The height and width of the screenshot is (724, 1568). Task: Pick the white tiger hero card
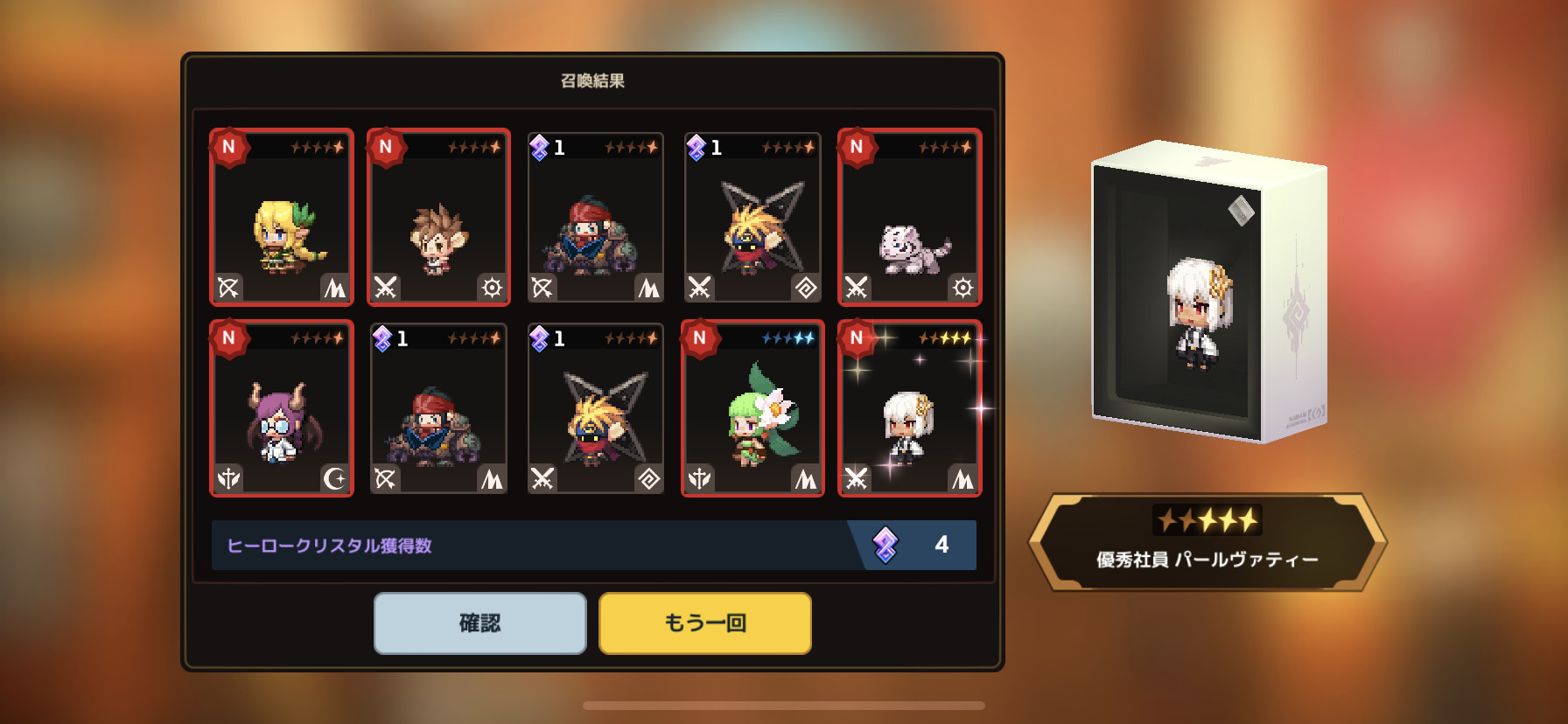tap(909, 218)
